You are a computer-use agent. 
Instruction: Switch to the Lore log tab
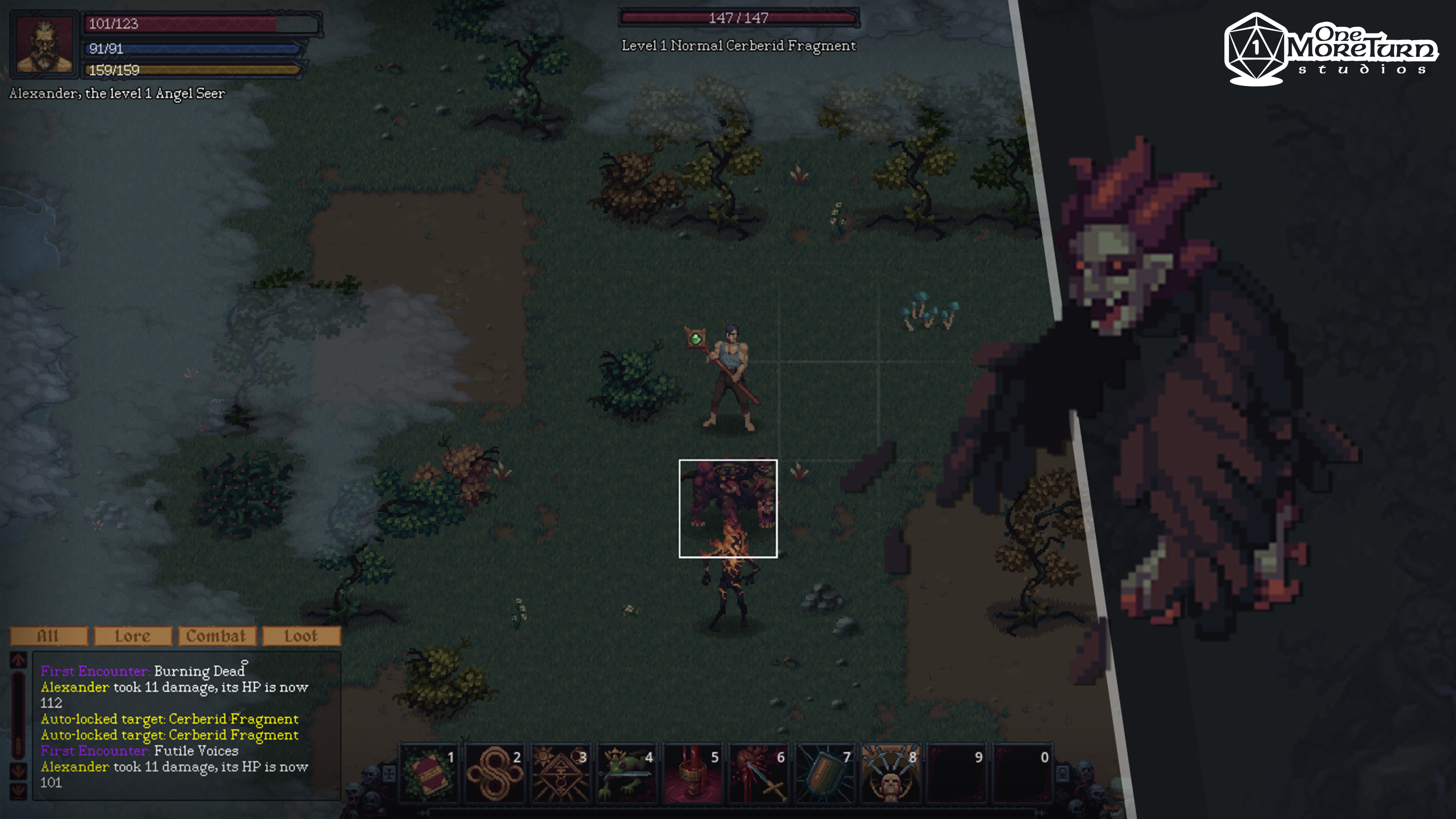pyautogui.click(x=133, y=636)
